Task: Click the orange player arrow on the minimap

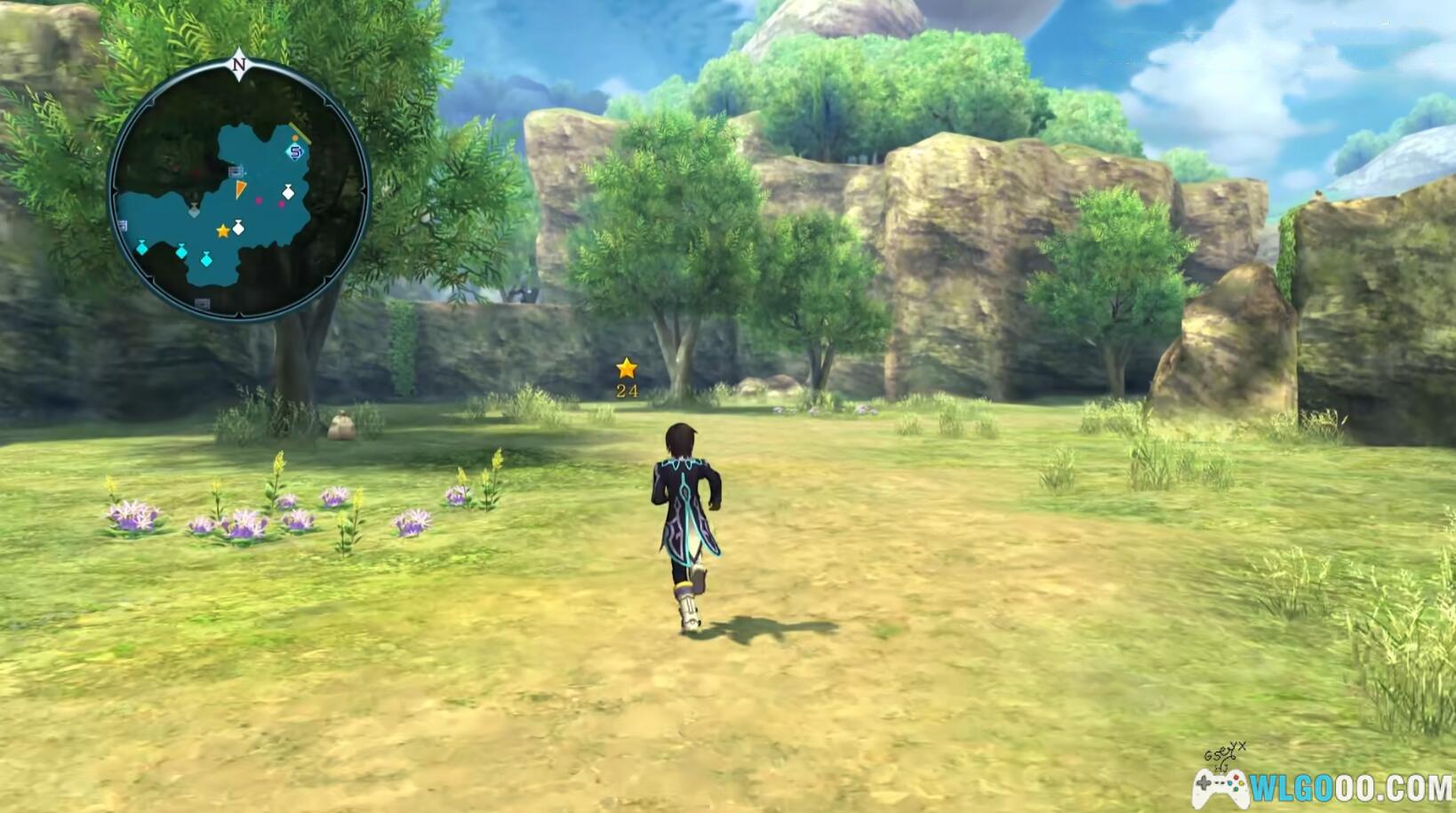Action: [240, 188]
